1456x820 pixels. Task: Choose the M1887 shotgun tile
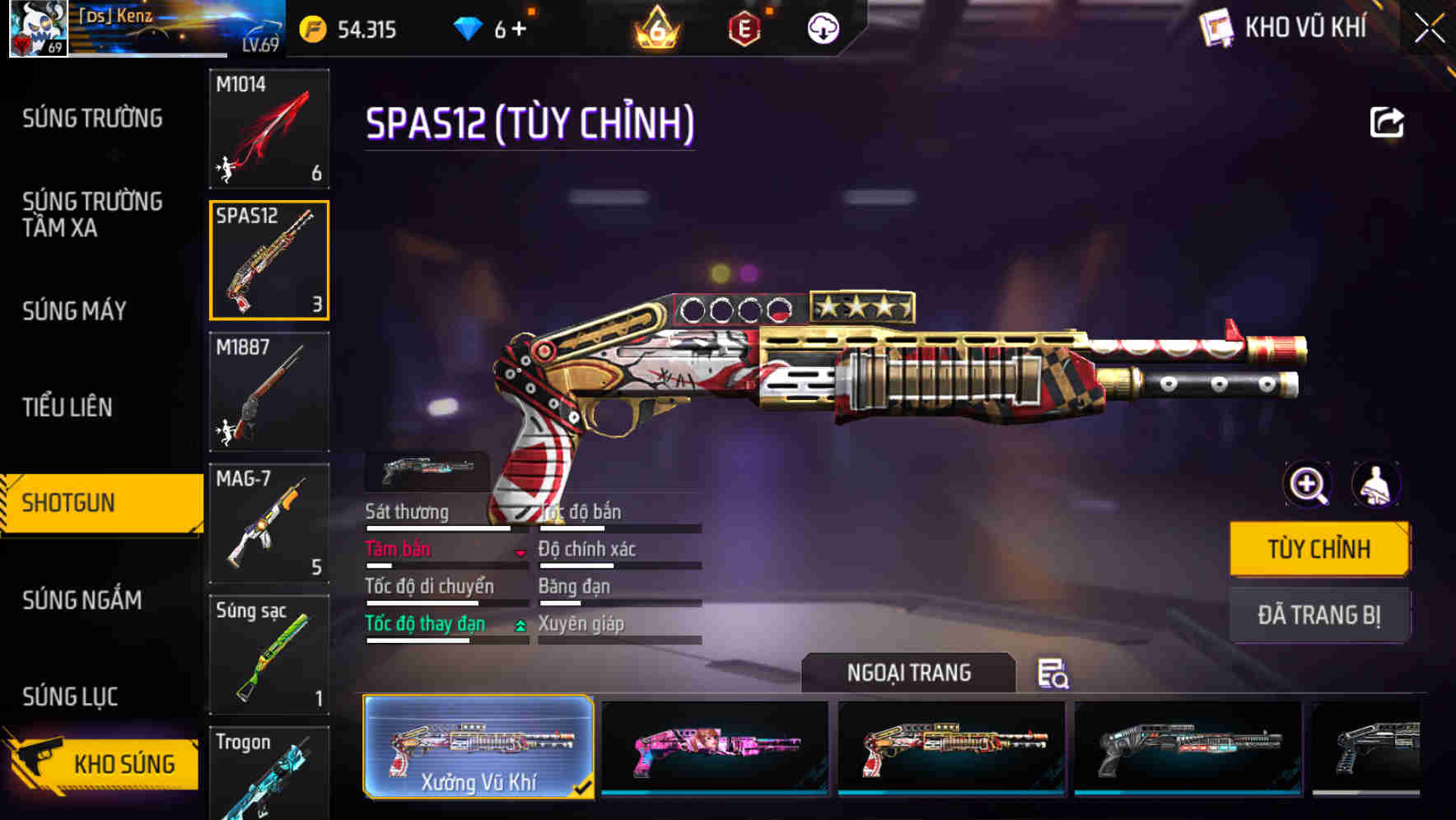tap(269, 392)
